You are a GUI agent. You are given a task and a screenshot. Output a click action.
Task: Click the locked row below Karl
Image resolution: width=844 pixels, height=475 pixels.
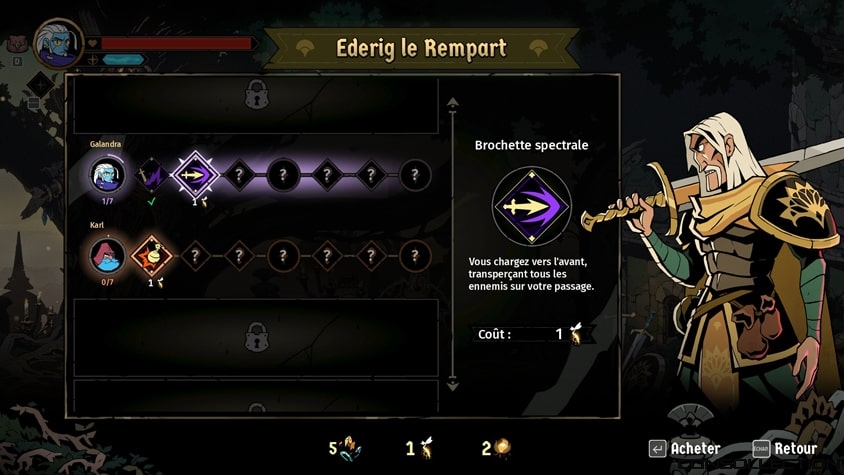pos(256,336)
